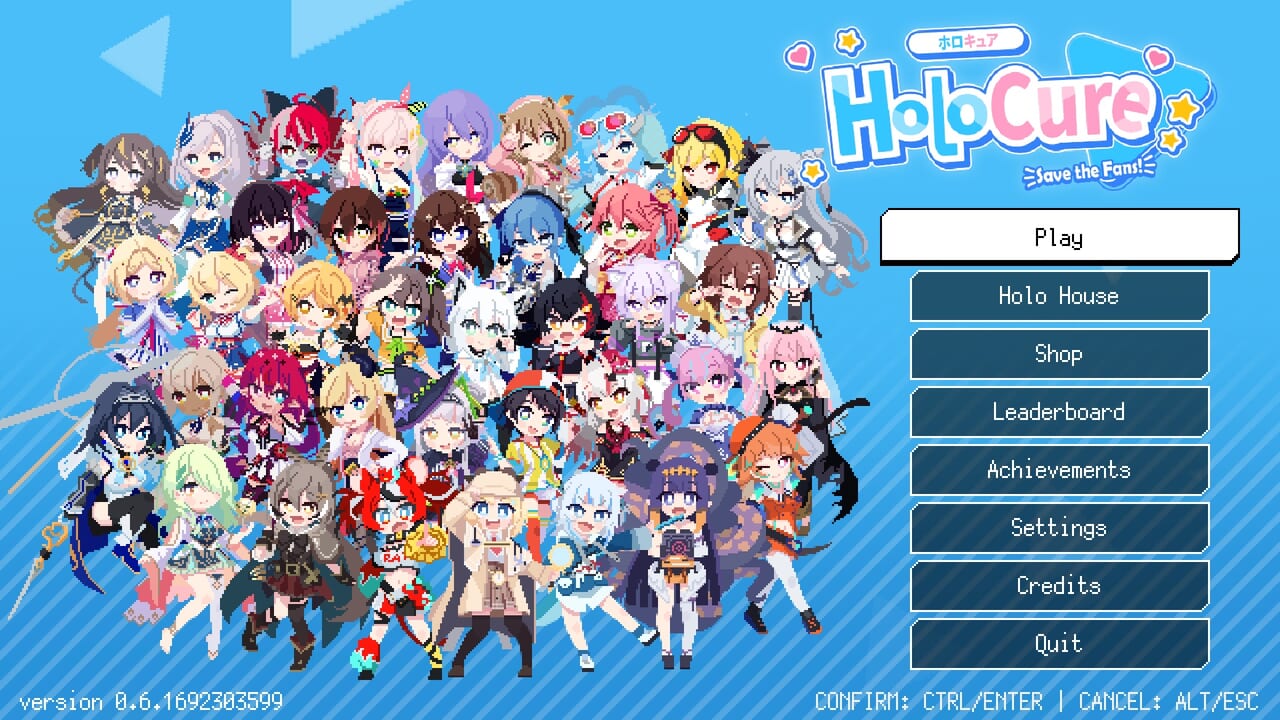Open the Achievements screen
The width and height of the screenshot is (1280, 720).
coord(1059,469)
